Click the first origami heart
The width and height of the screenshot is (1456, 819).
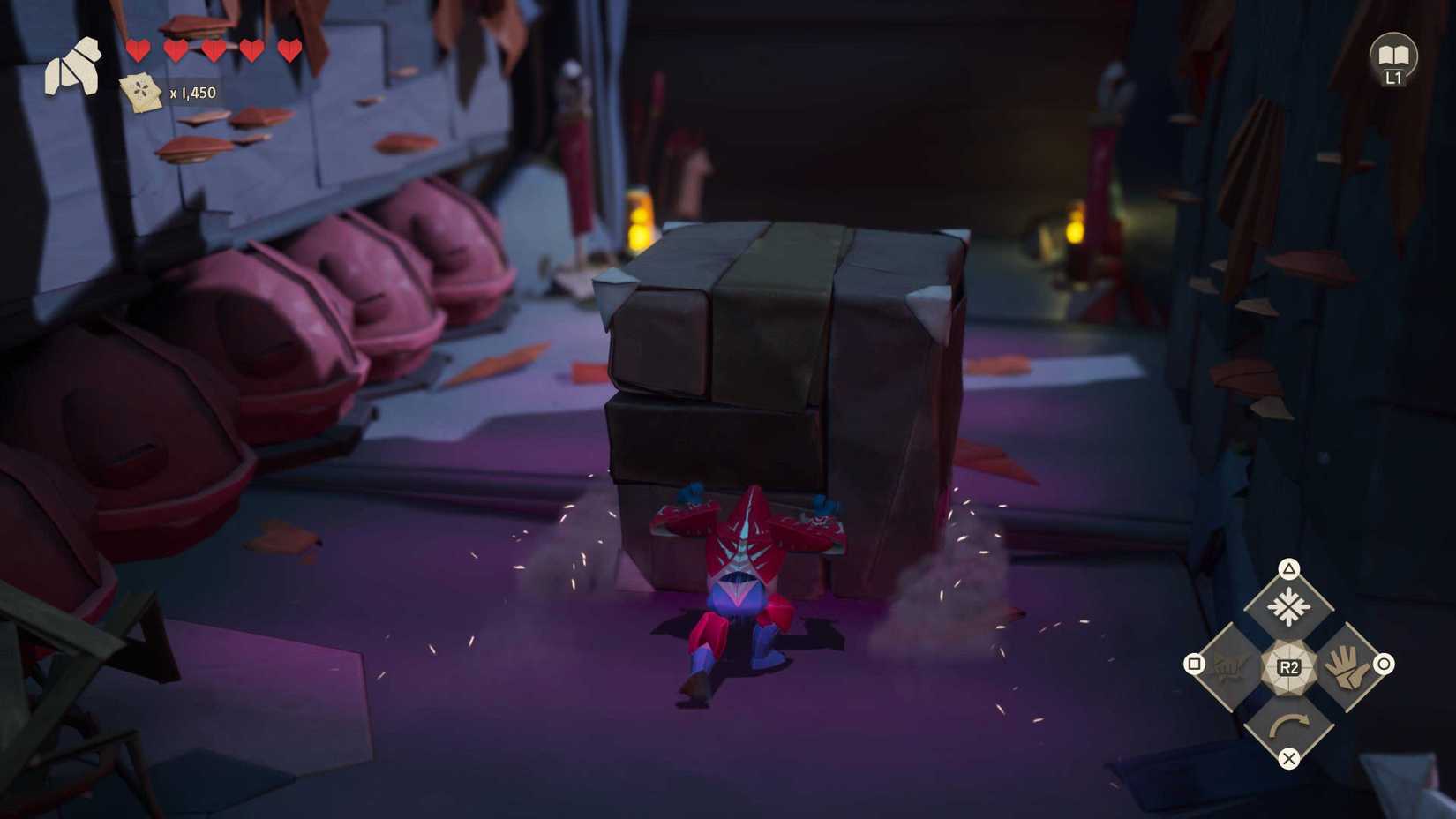pyautogui.click(x=139, y=50)
